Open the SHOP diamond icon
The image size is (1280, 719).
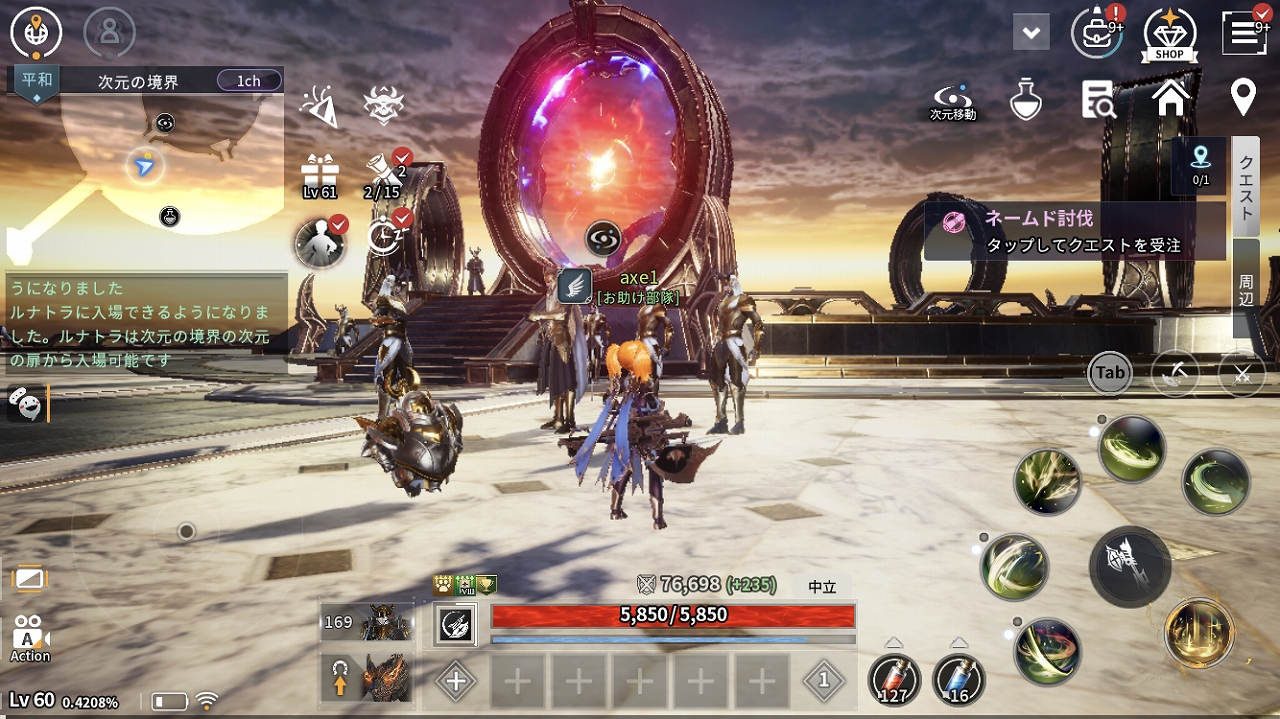tap(1169, 33)
